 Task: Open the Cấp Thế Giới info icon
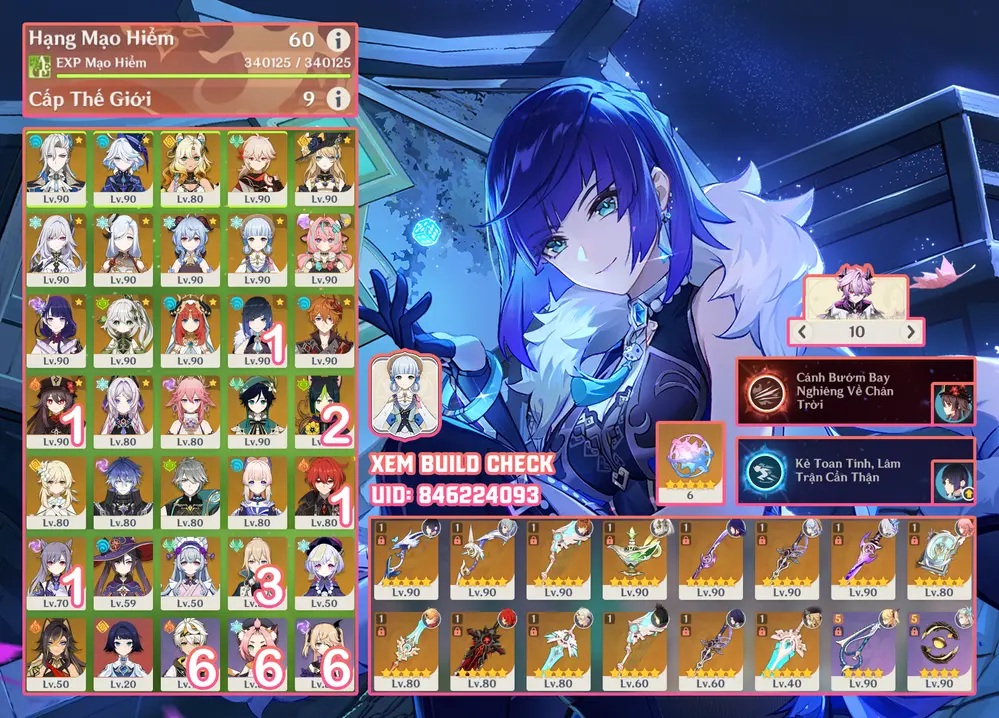pyautogui.click(x=339, y=99)
